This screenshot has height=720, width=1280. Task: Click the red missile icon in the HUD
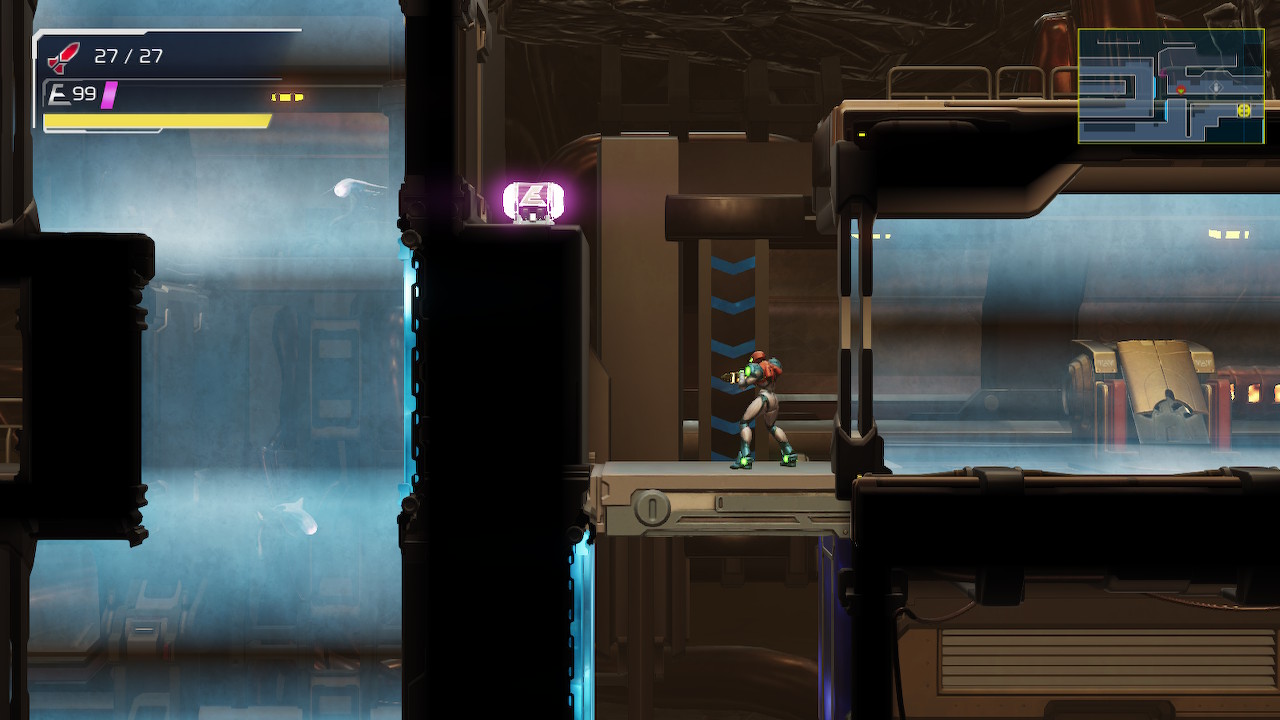pos(63,58)
